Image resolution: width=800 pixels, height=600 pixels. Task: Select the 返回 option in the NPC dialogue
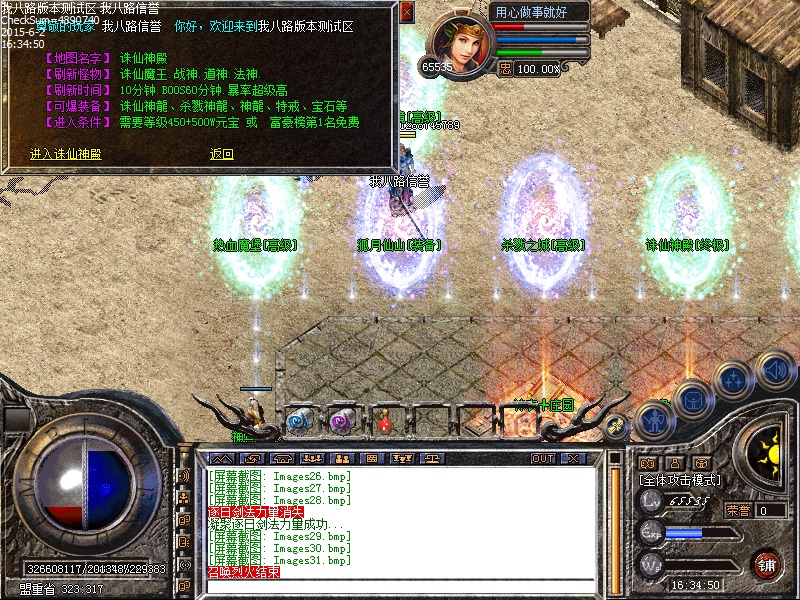pyautogui.click(x=221, y=154)
